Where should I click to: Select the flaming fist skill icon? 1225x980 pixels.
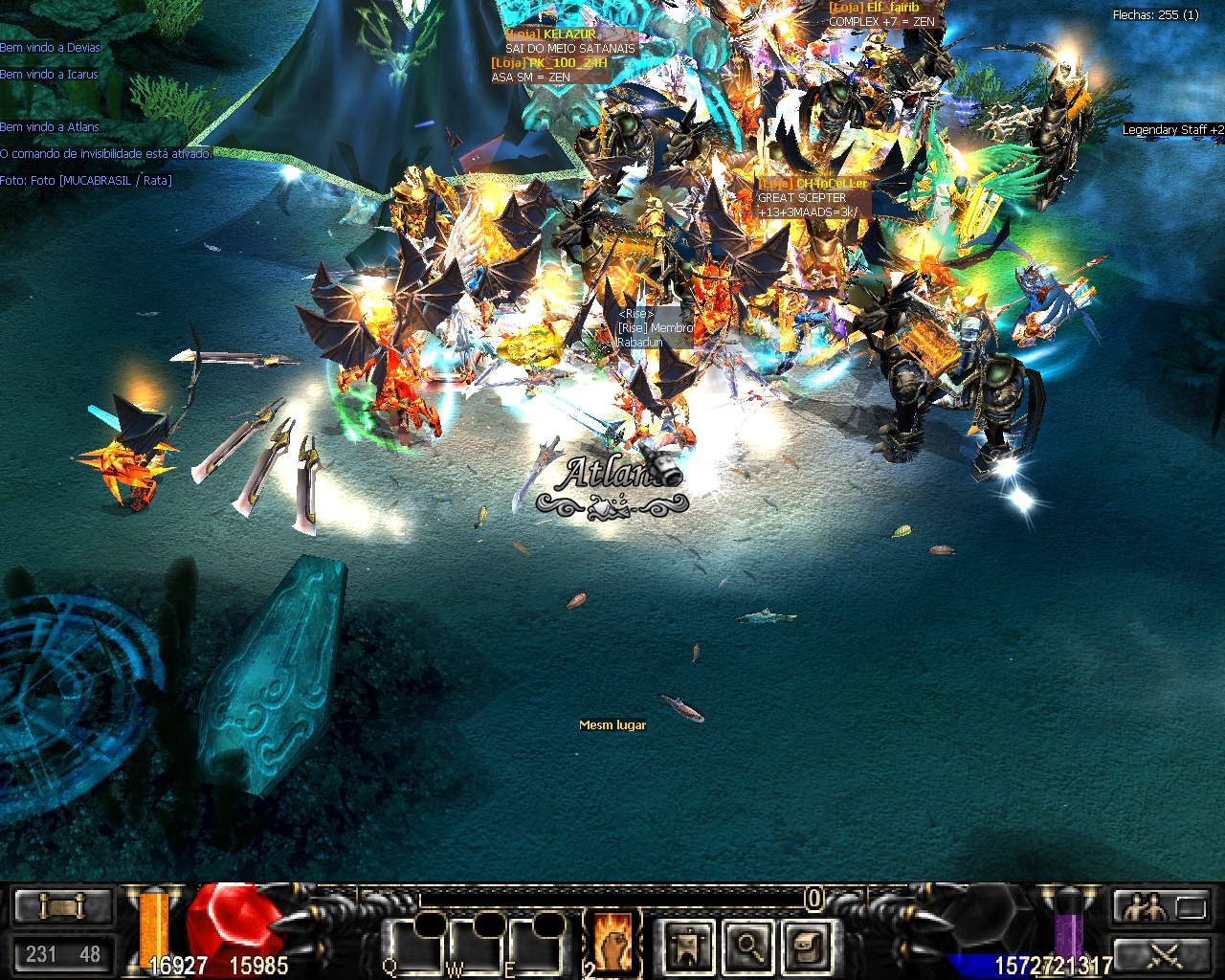coord(612,939)
